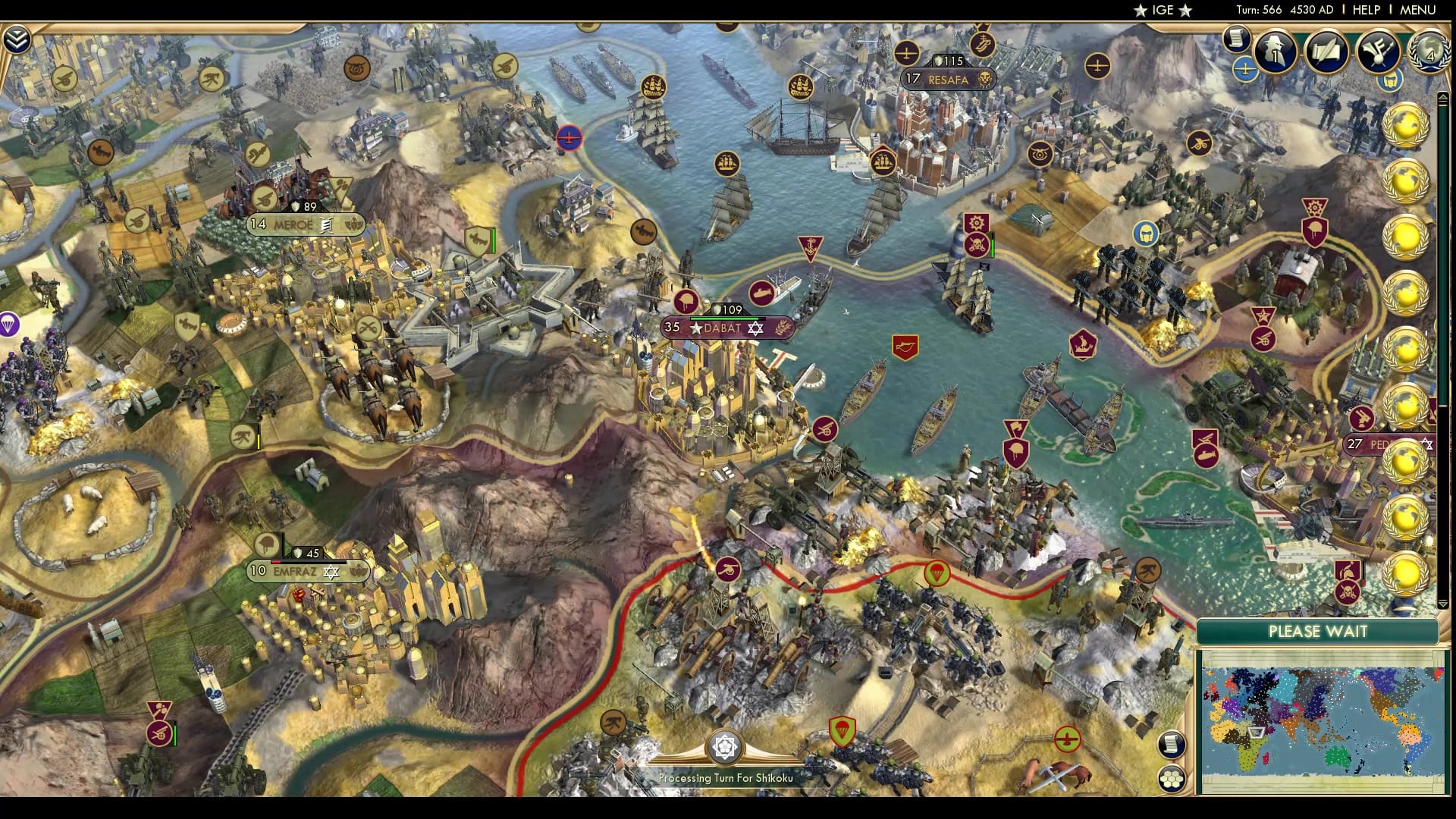The height and width of the screenshot is (819, 1456).
Task: Select the Resafa city banner
Action: click(948, 79)
